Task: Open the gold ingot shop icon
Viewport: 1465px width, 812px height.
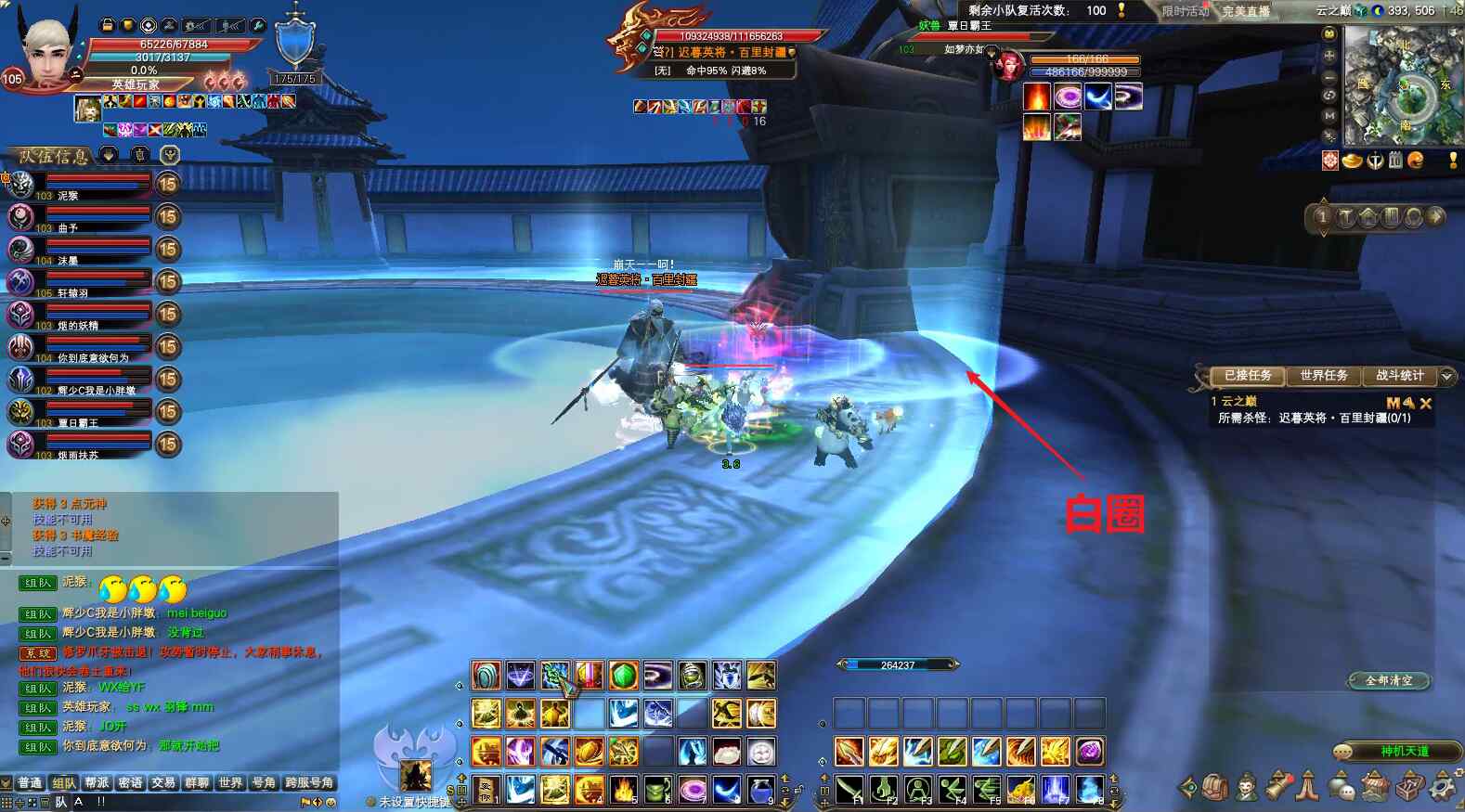Action: 1353,161
